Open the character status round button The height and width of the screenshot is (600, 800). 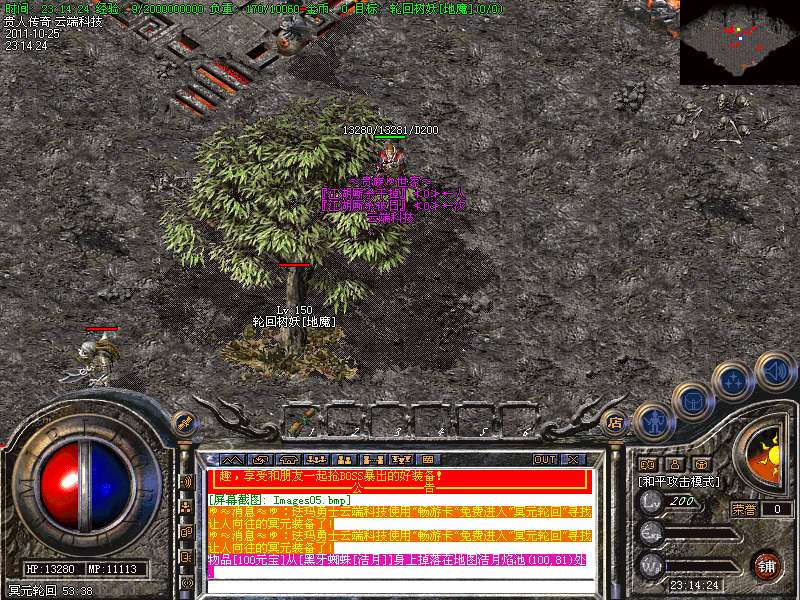click(x=654, y=422)
